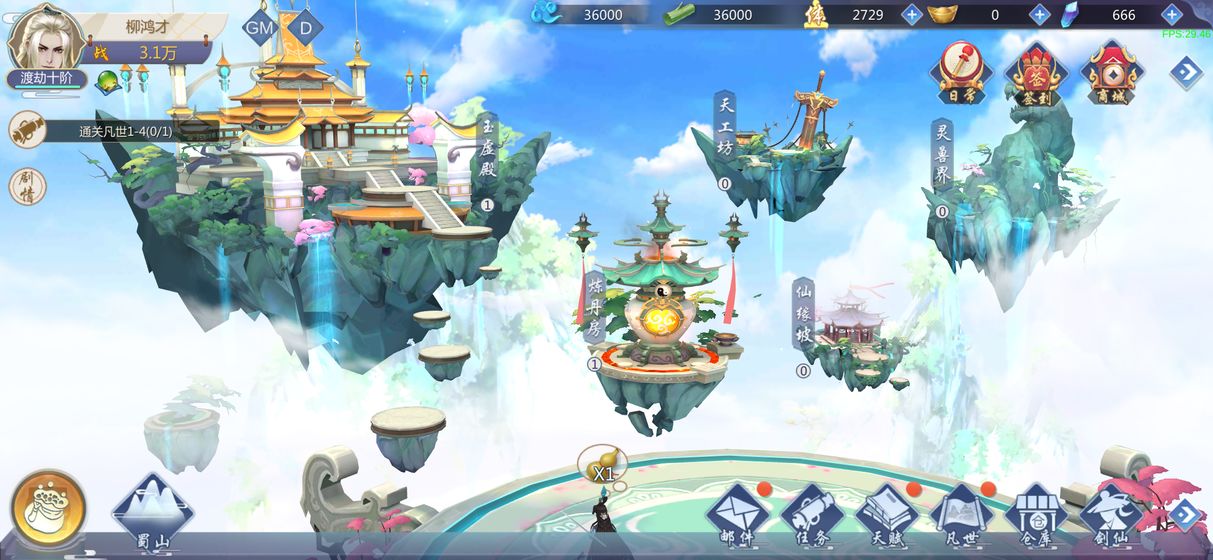Open the 天赋 talent menu

(x=887, y=514)
